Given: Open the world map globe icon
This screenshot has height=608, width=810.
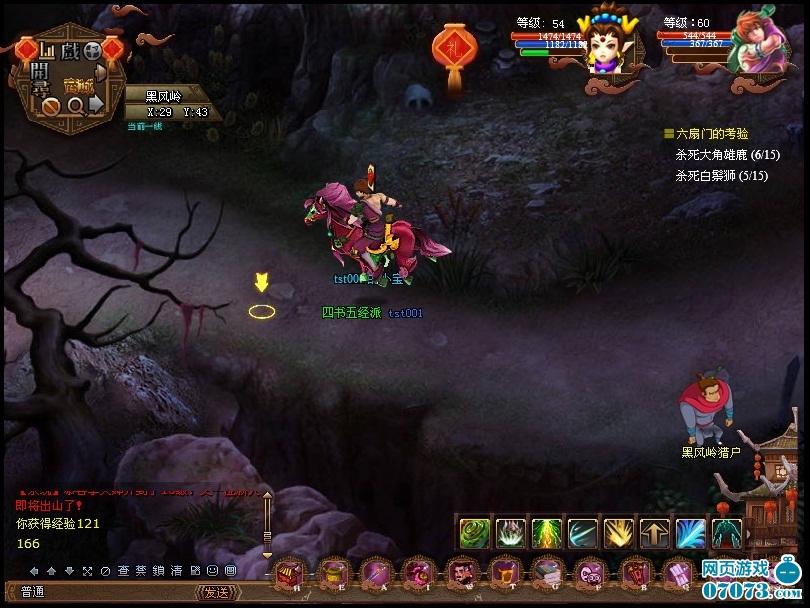Looking at the screenshot, I should point(91,49).
